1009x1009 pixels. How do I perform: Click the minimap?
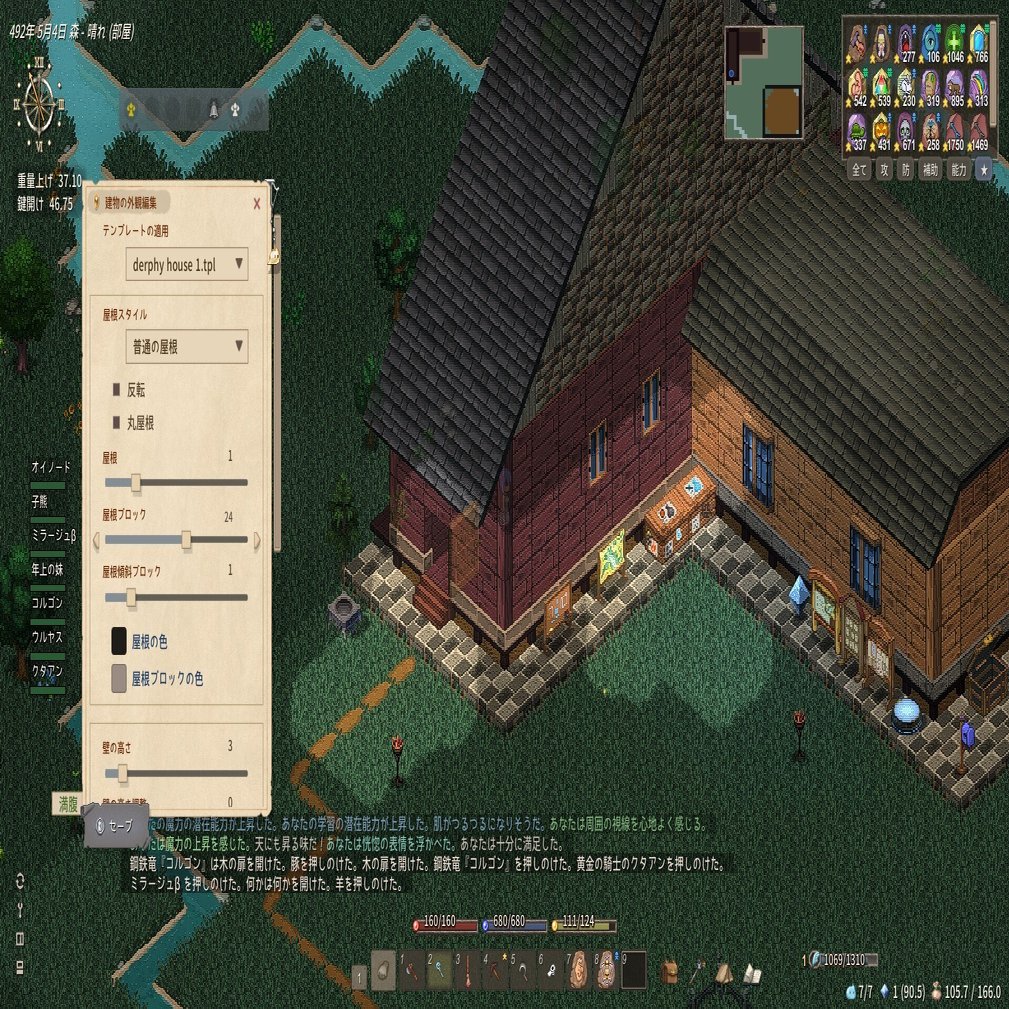764,82
